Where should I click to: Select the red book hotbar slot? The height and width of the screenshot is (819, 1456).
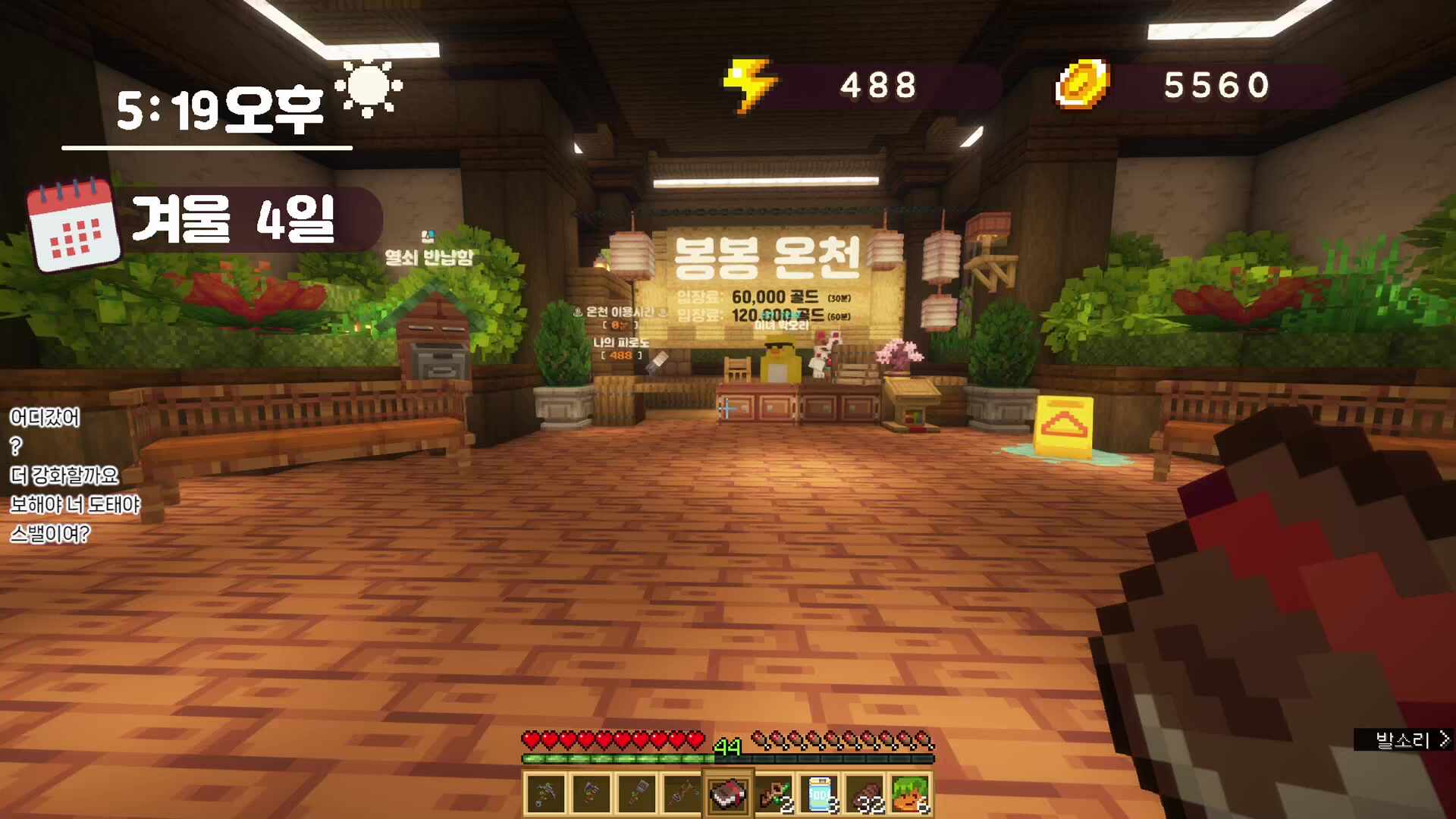point(728,794)
